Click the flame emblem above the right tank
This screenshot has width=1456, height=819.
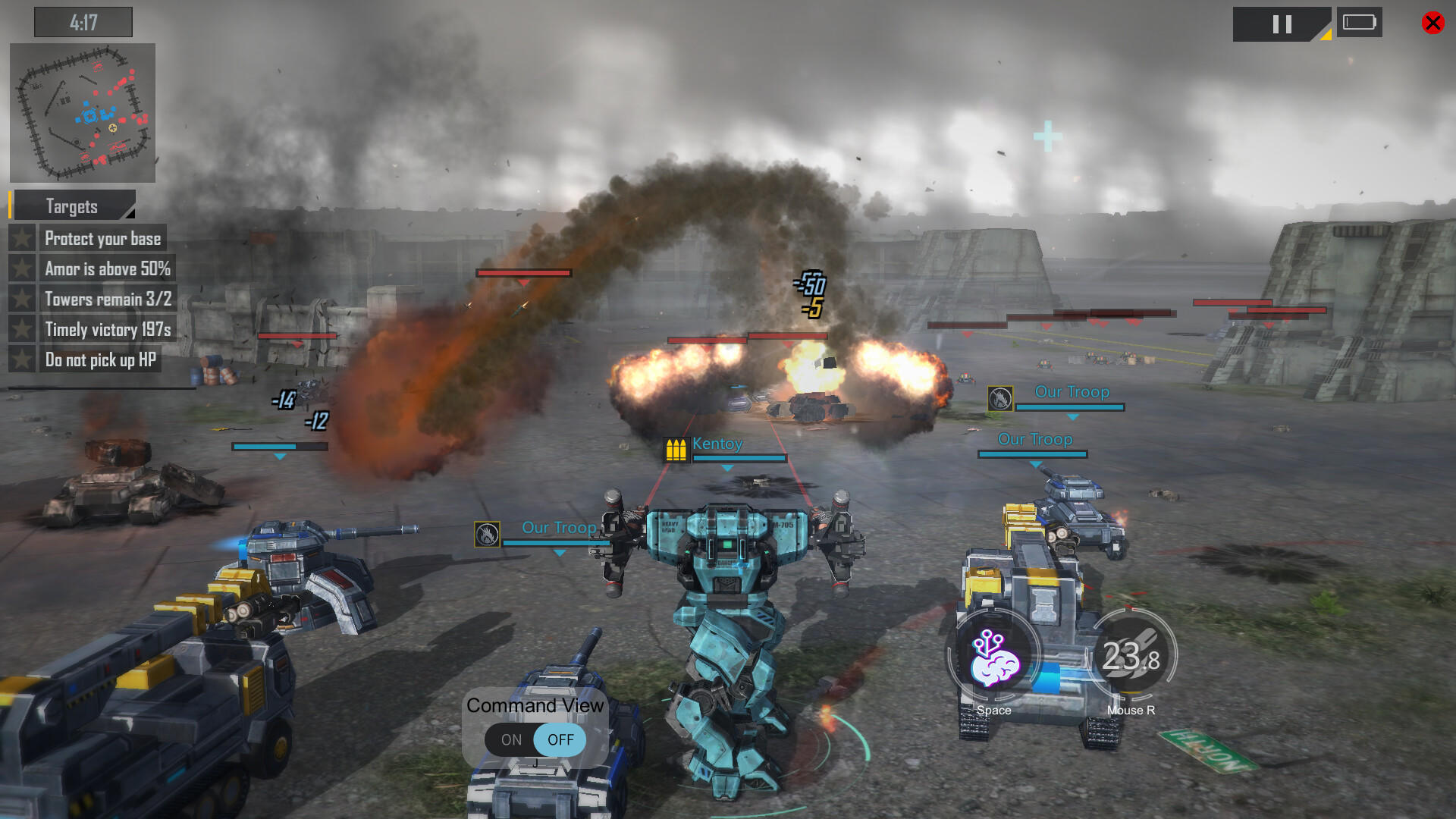[x=999, y=399]
